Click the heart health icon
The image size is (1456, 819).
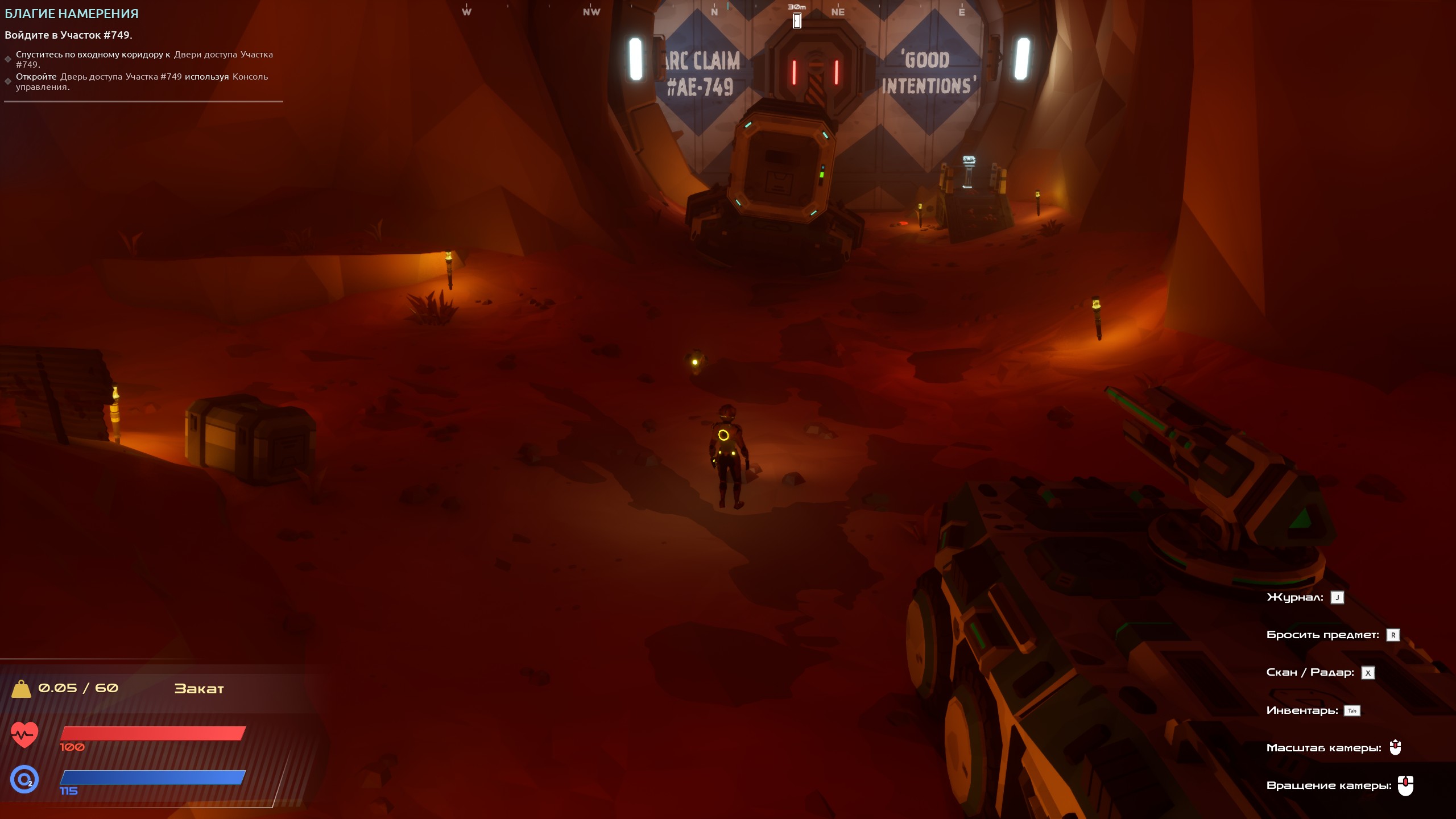click(24, 735)
